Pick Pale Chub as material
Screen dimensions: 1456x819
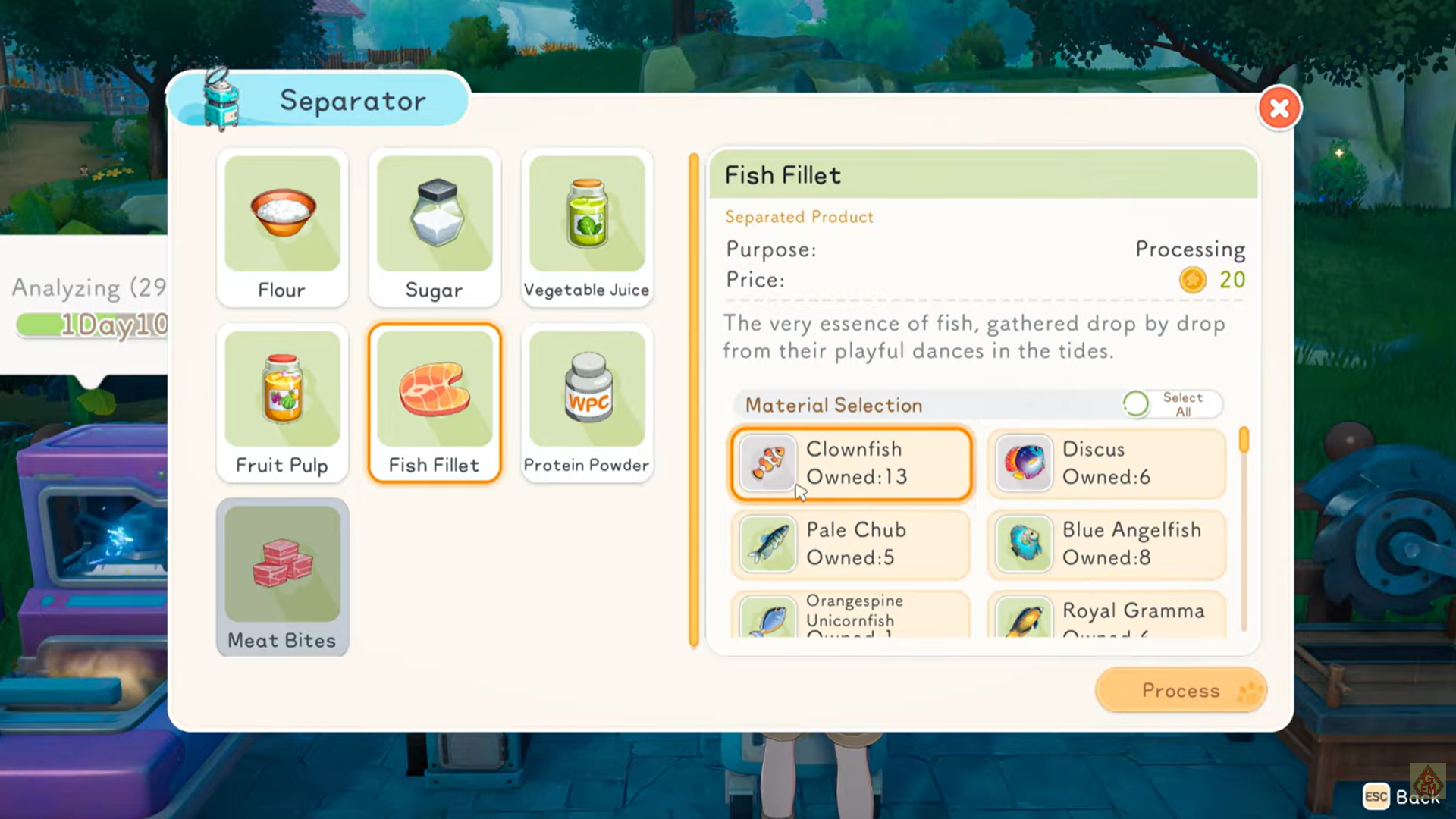(851, 544)
